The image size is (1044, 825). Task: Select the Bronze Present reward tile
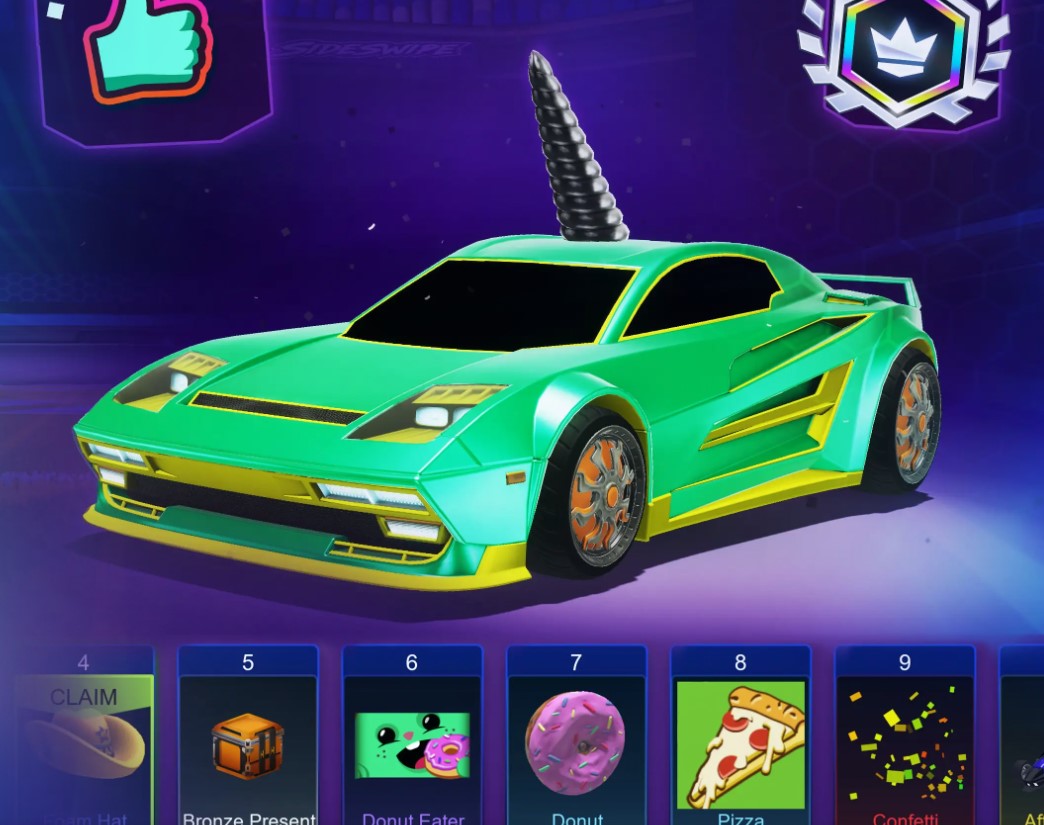(x=247, y=745)
